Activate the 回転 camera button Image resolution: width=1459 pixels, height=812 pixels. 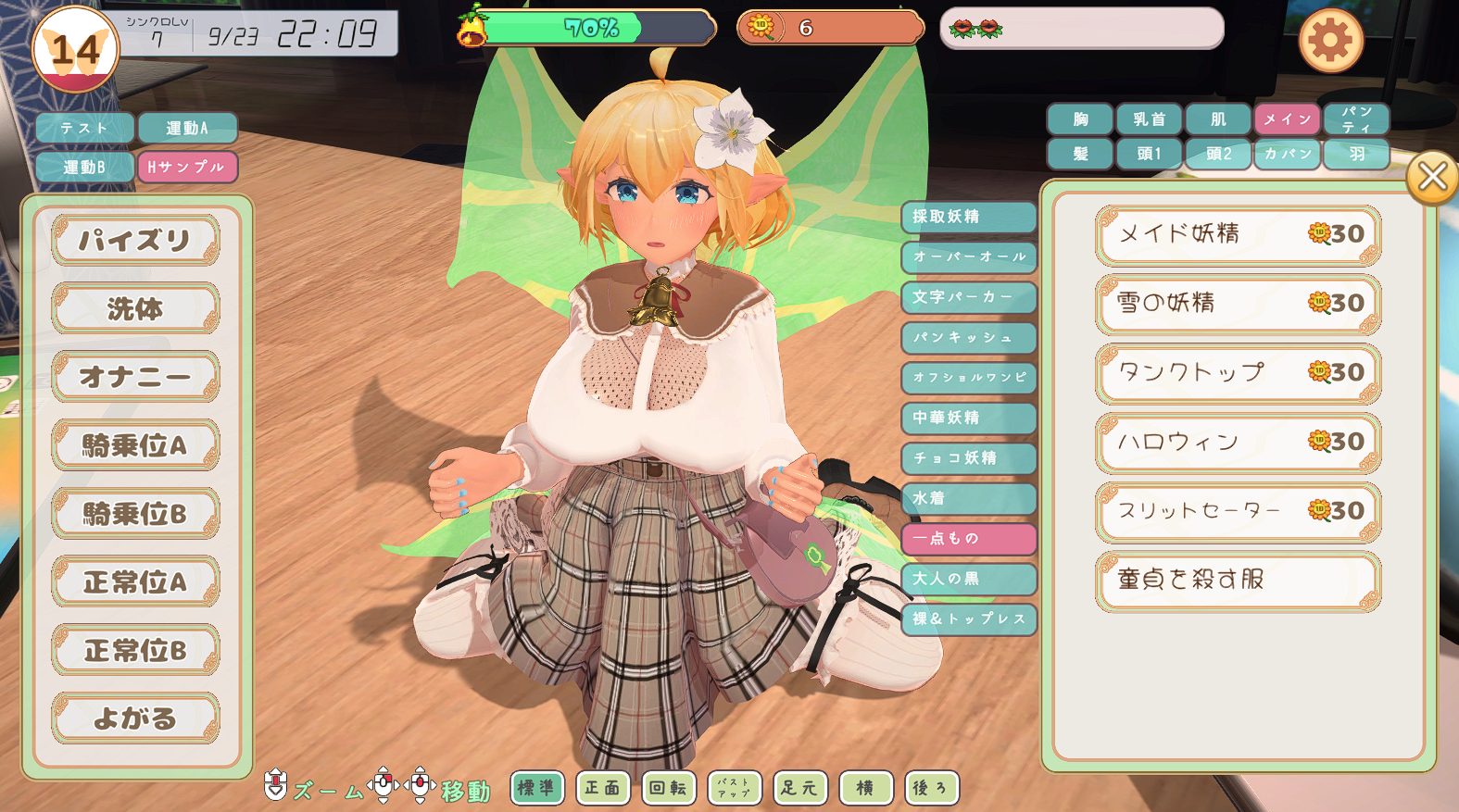point(668,788)
